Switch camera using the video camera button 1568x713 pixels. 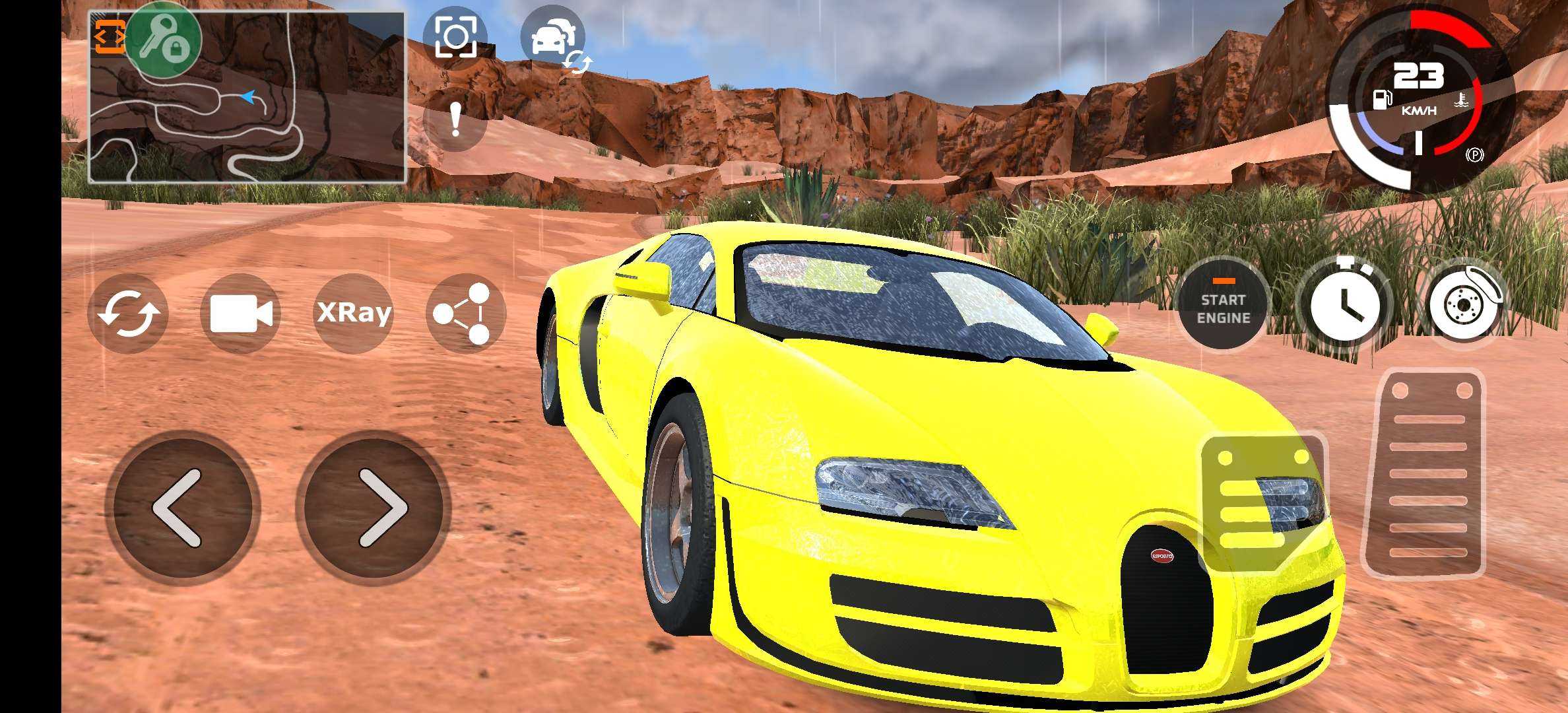(240, 313)
